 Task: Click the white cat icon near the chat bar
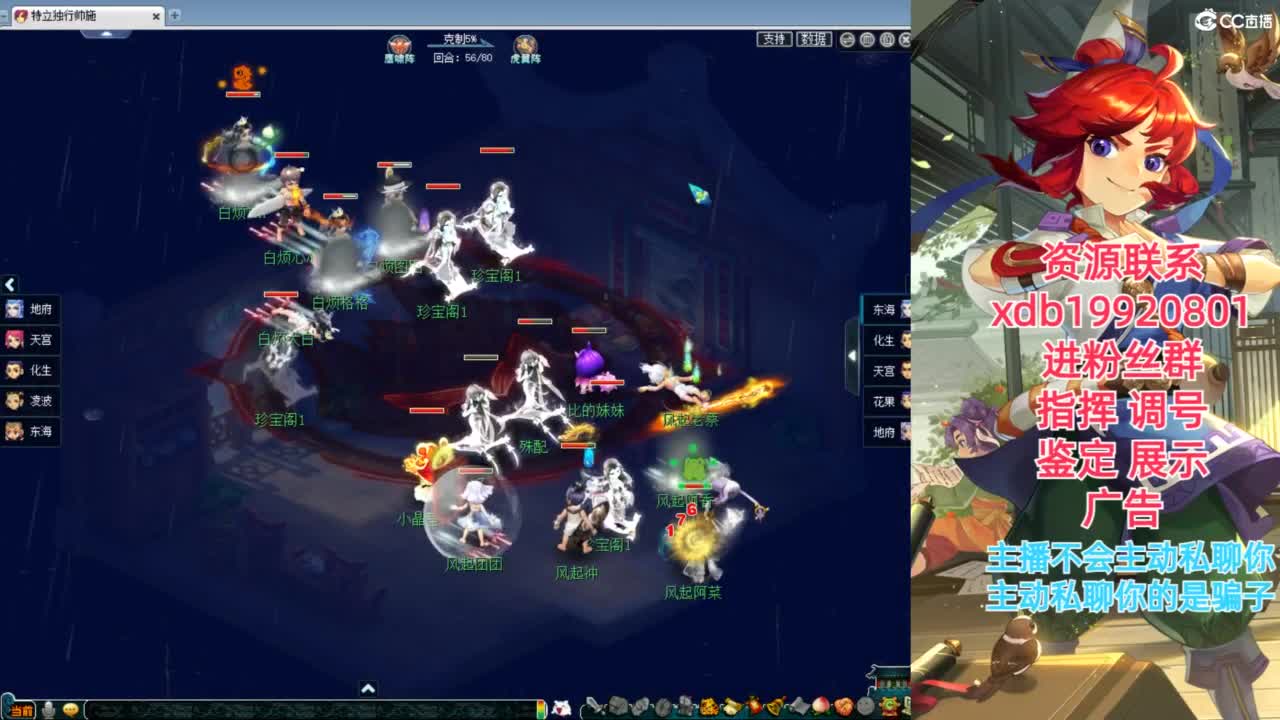pyautogui.click(x=559, y=708)
